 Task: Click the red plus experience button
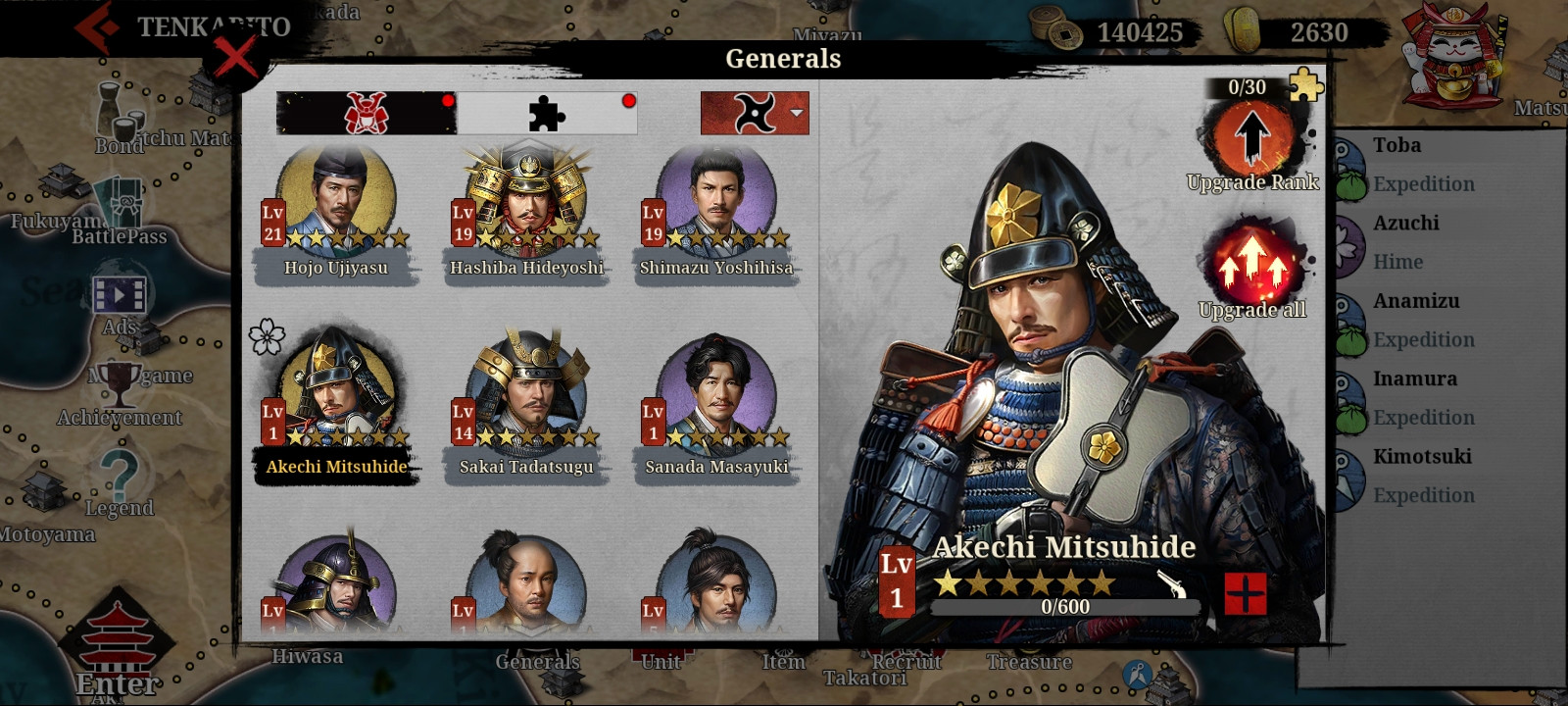pos(1245,593)
